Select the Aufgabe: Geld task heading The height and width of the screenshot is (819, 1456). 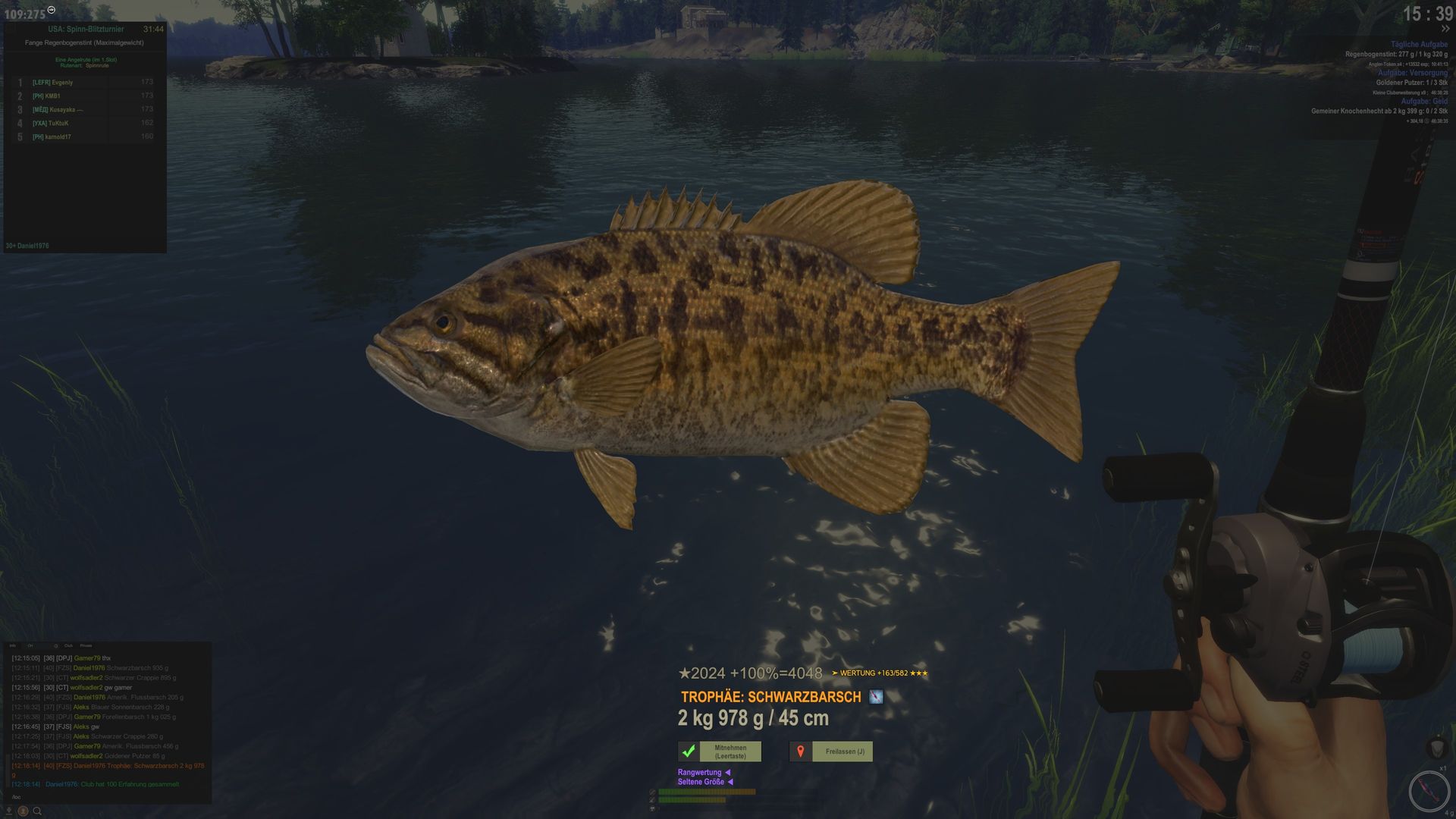tap(1423, 102)
